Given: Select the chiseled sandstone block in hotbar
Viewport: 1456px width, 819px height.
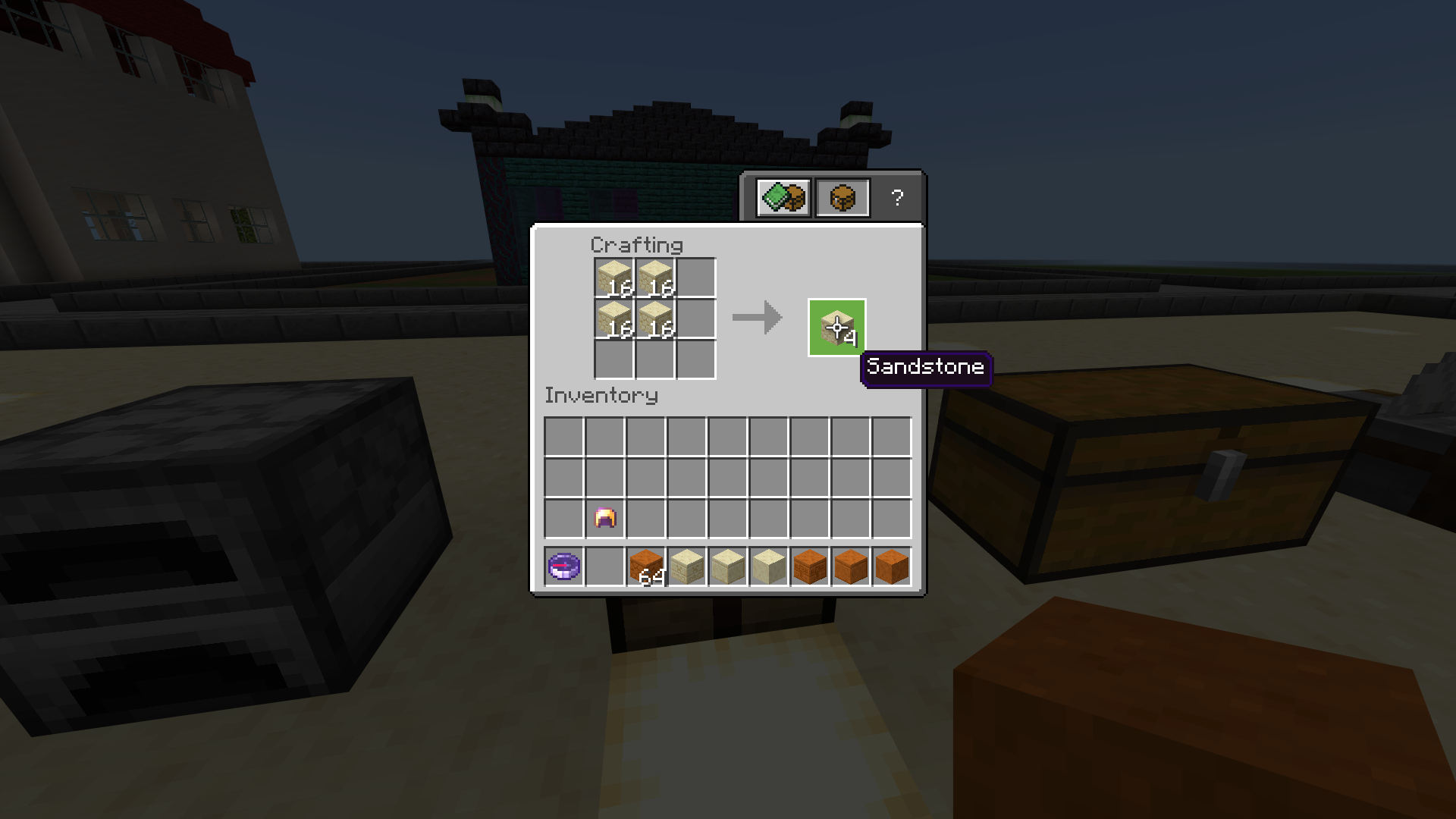Looking at the screenshot, I should (x=687, y=567).
